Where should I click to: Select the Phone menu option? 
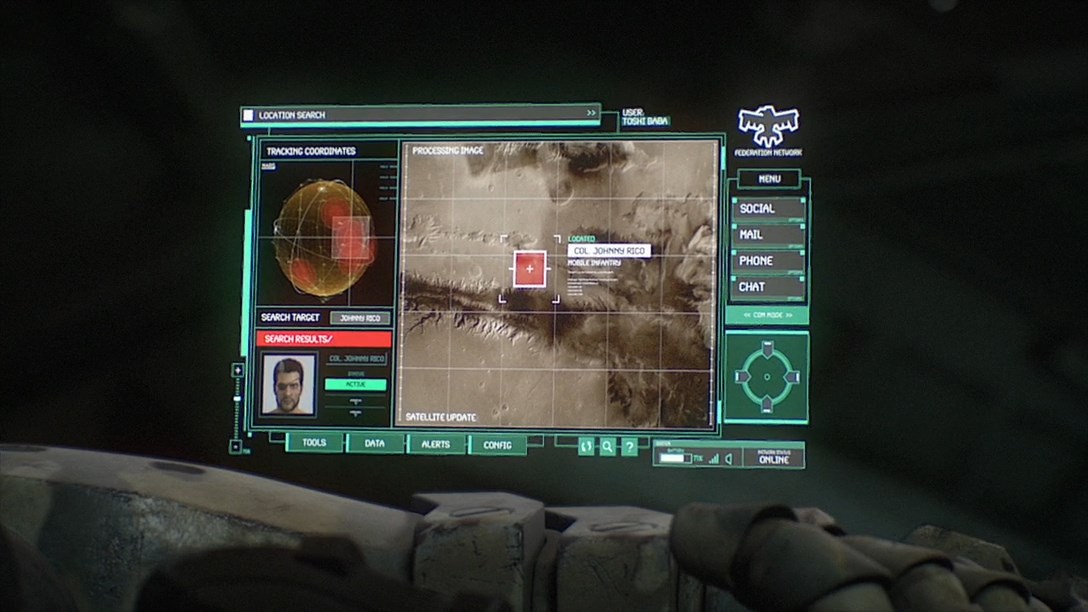tap(767, 261)
